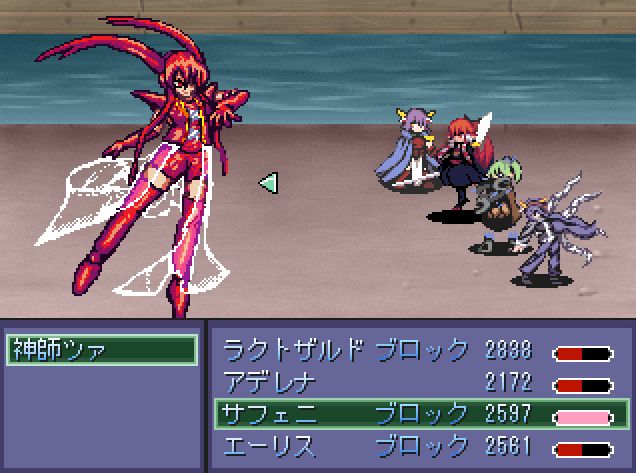Select the アデレナ party row
This screenshot has height=473, width=636.
(417, 381)
